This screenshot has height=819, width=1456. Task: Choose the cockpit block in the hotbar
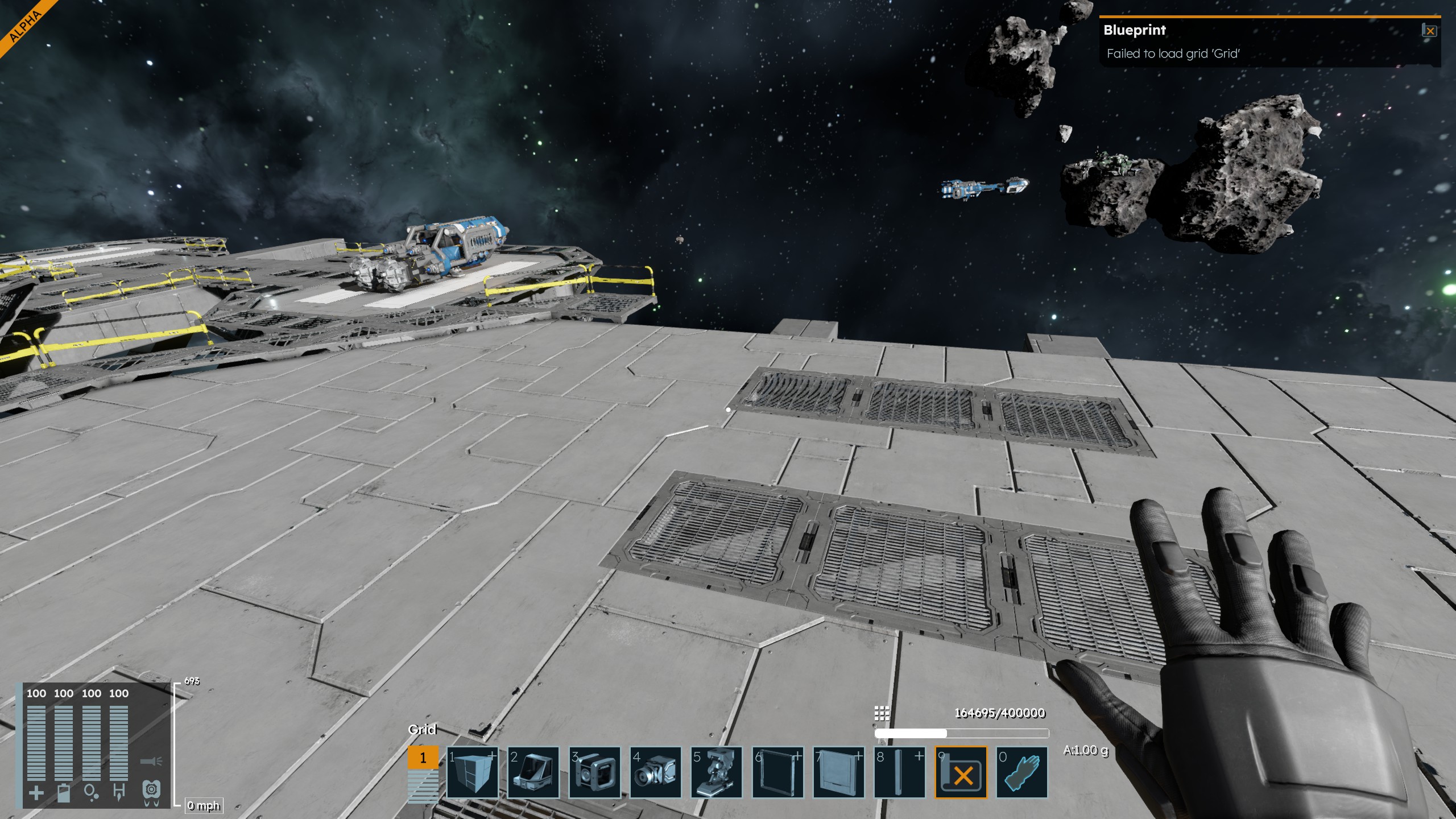[533, 772]
